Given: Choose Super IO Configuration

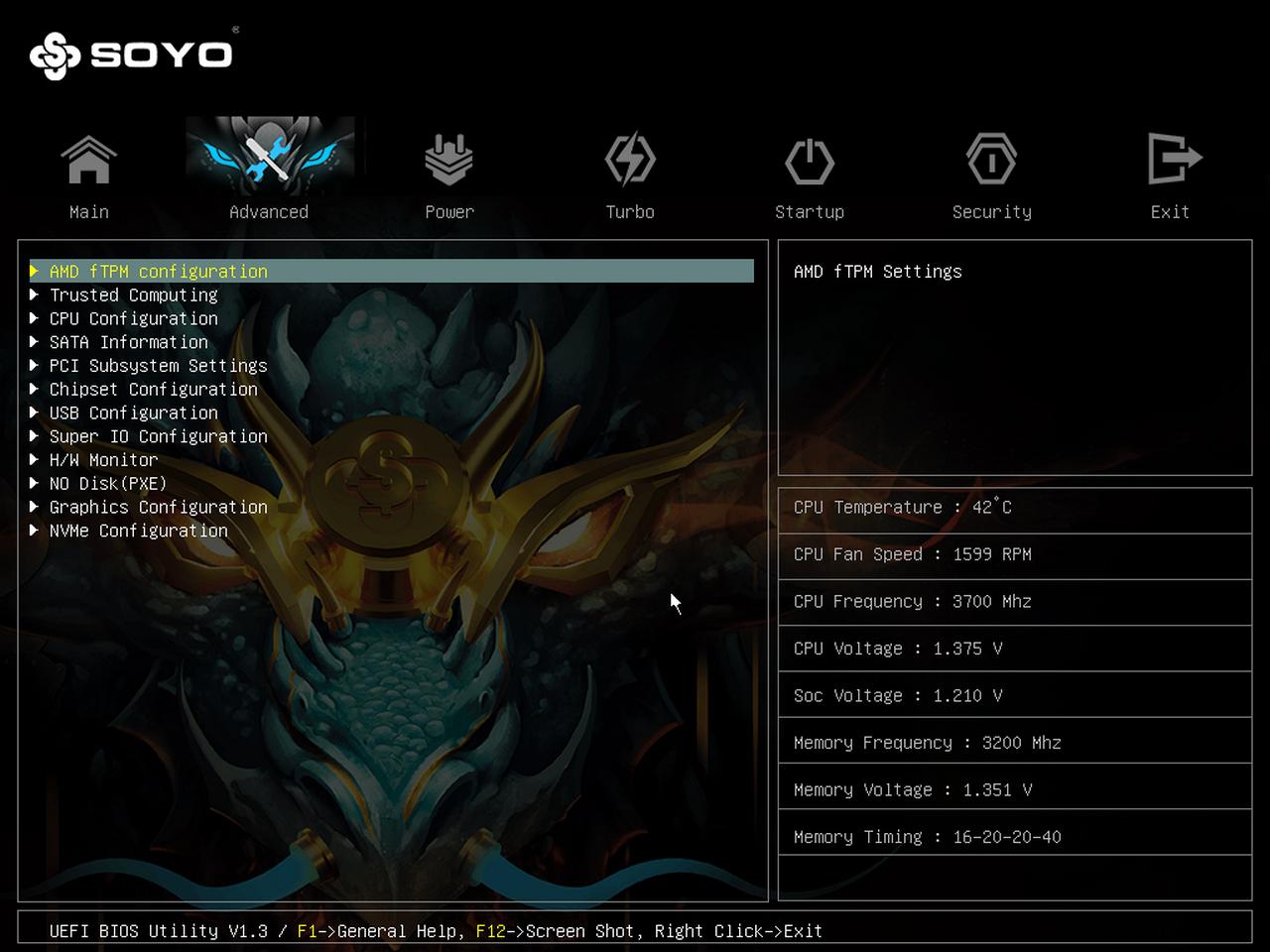Looking at the screenshot, I should click(x=159, y=436).
